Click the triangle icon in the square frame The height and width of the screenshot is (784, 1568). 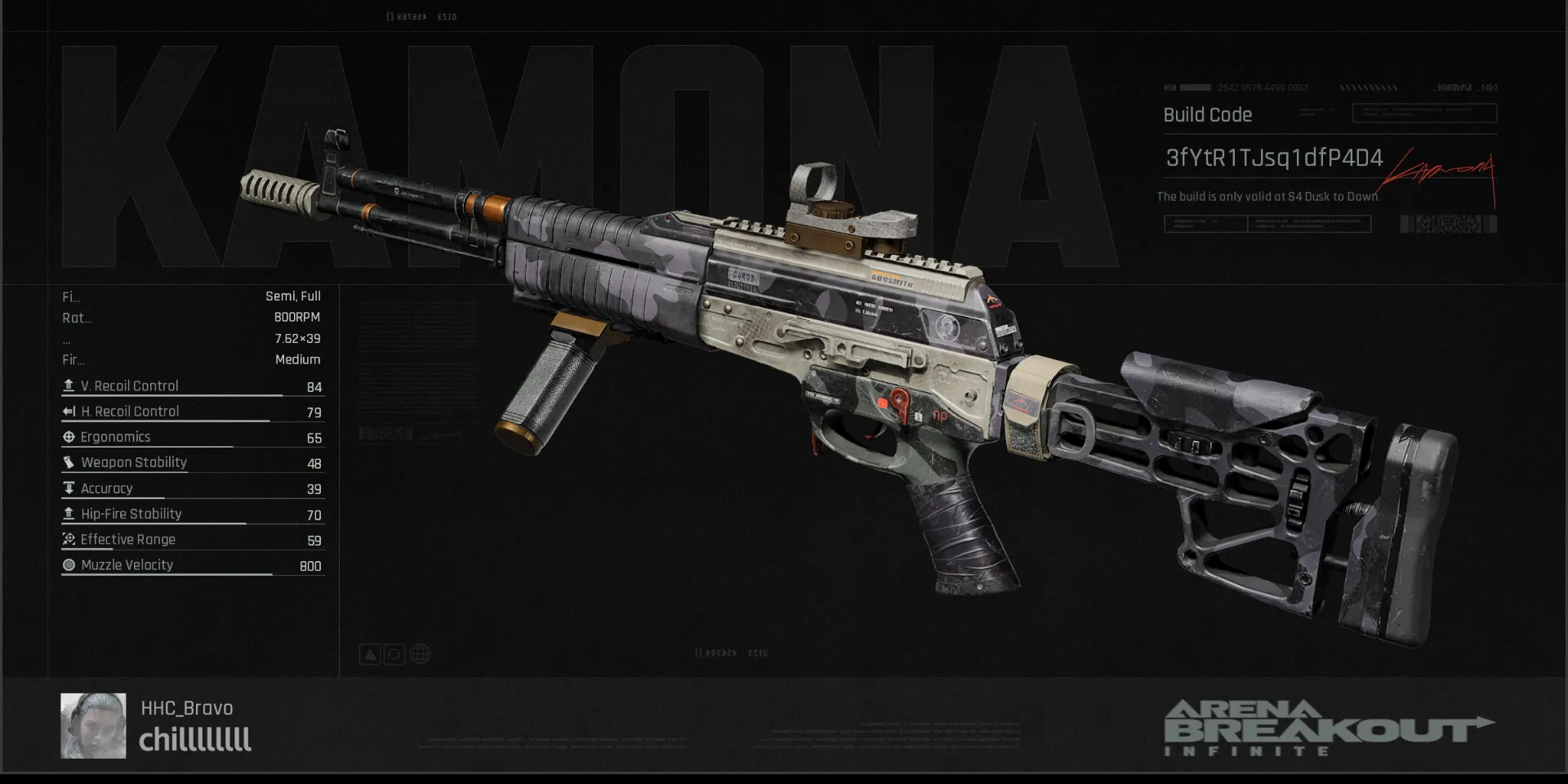point(370,654)
